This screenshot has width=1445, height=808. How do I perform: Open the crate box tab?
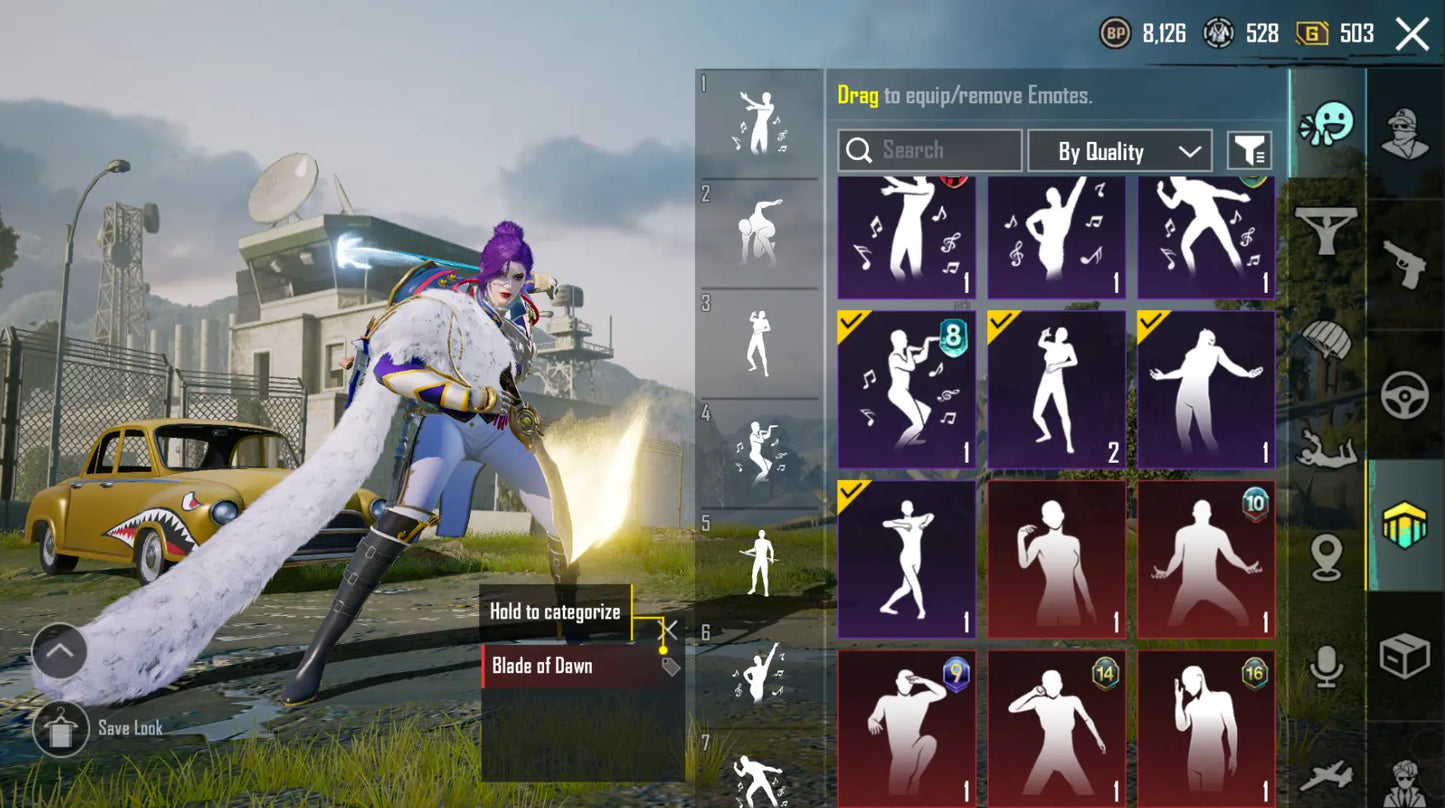[x=1405, y=657]
